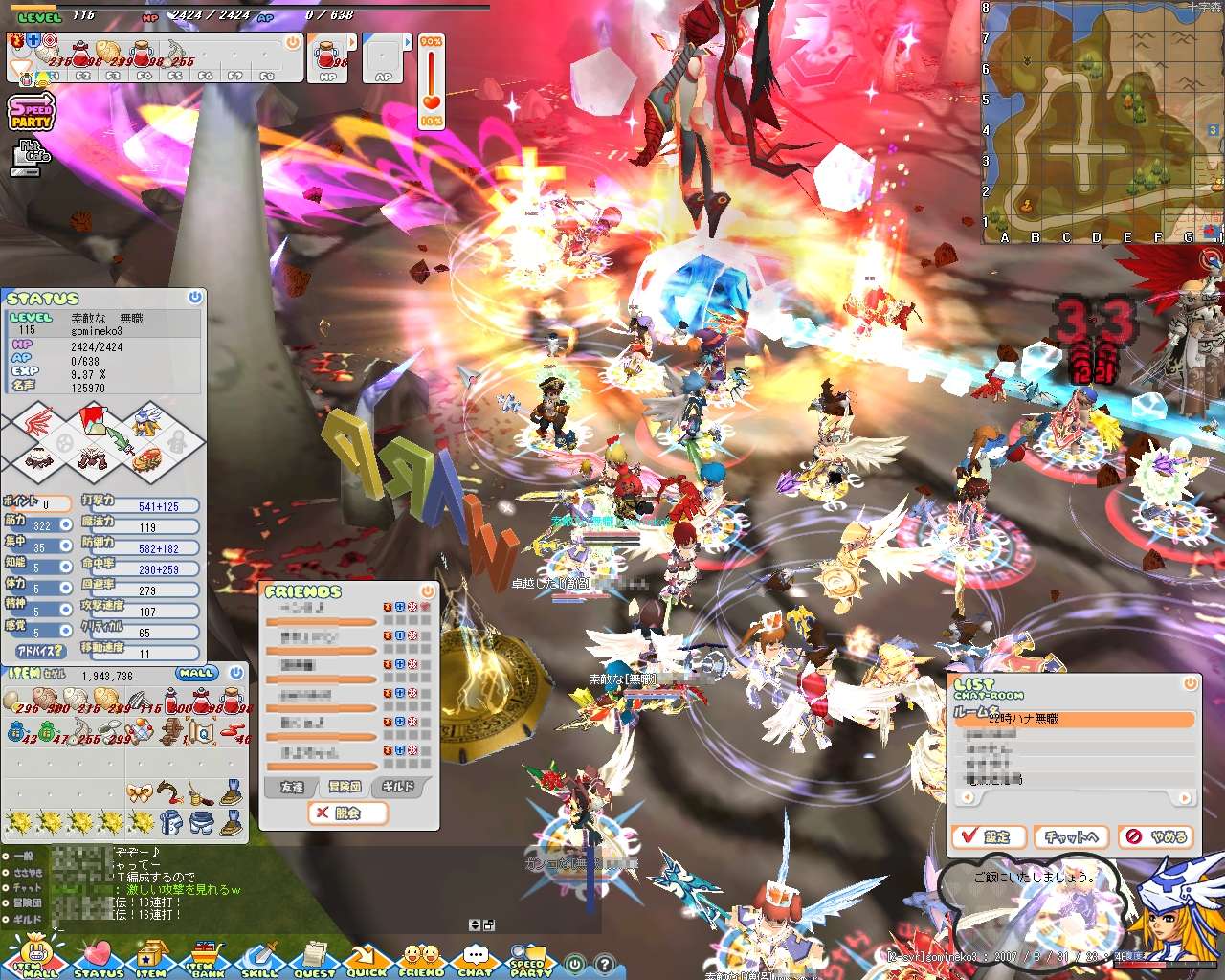Toggle the Speed Party badge at top left
The image size is (1225, 980).
coord(32,113)
